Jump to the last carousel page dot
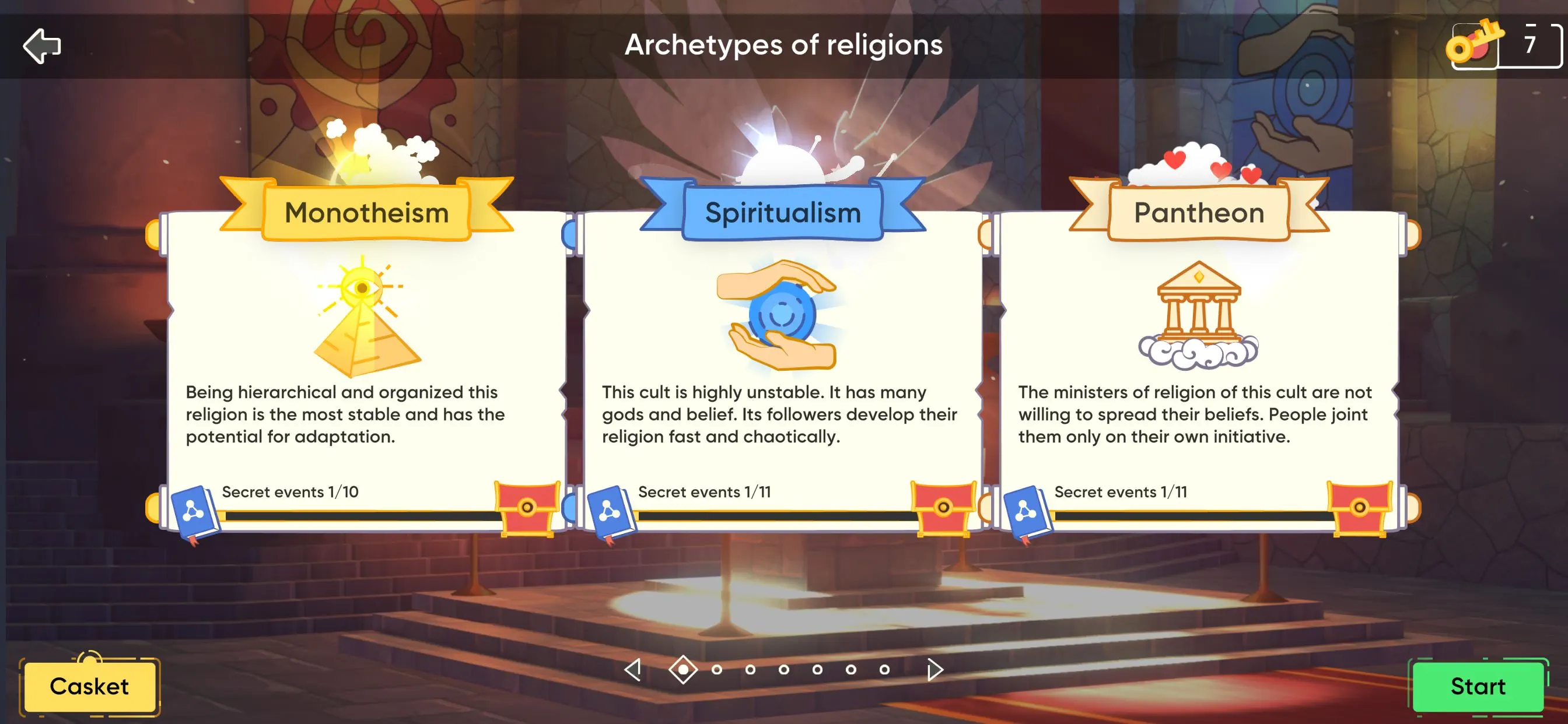The width and height of the screenshot is (1568, 724). click(x=884, y=670)
